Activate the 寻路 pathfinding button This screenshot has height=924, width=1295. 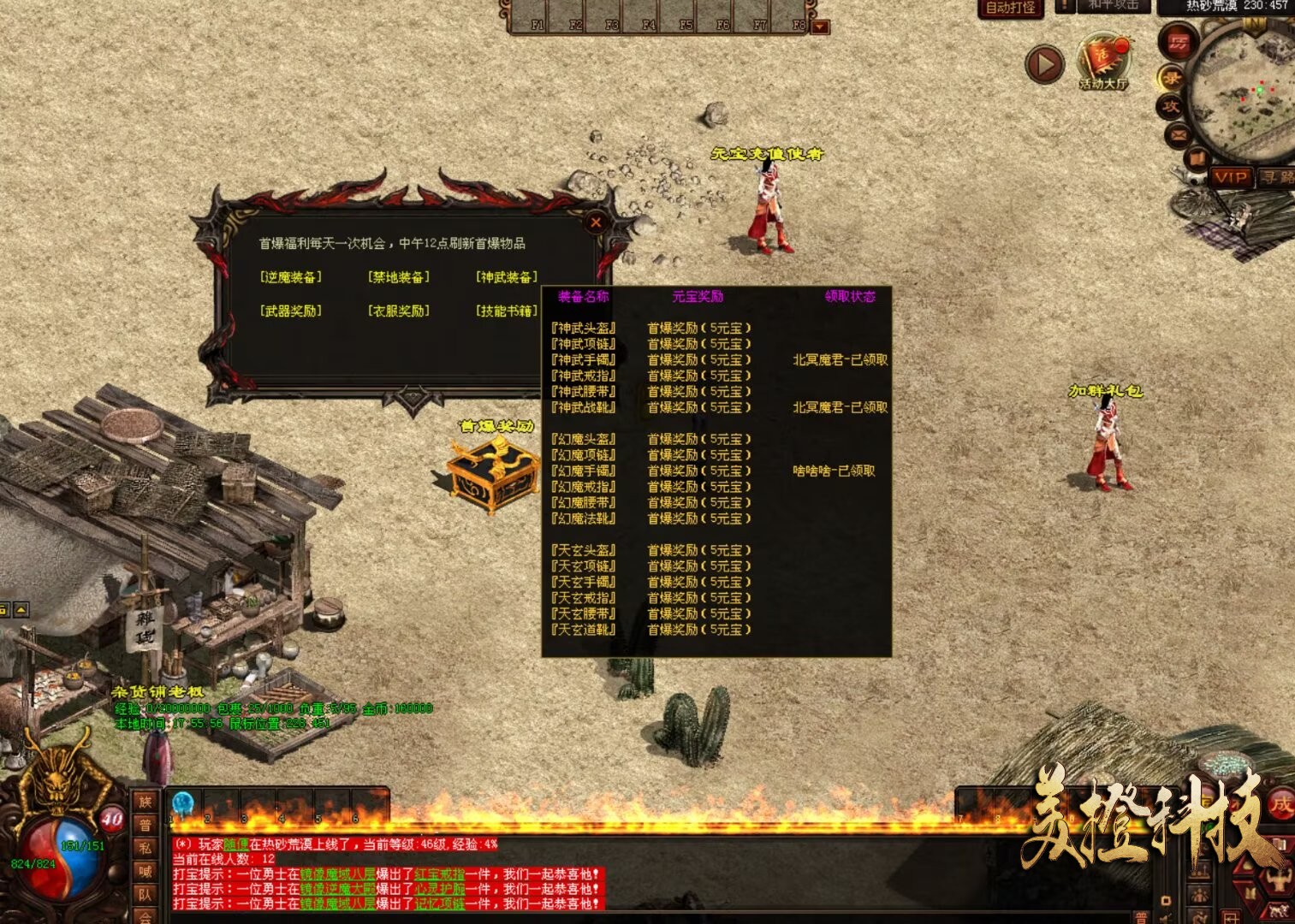click(x=1275, y=177)
